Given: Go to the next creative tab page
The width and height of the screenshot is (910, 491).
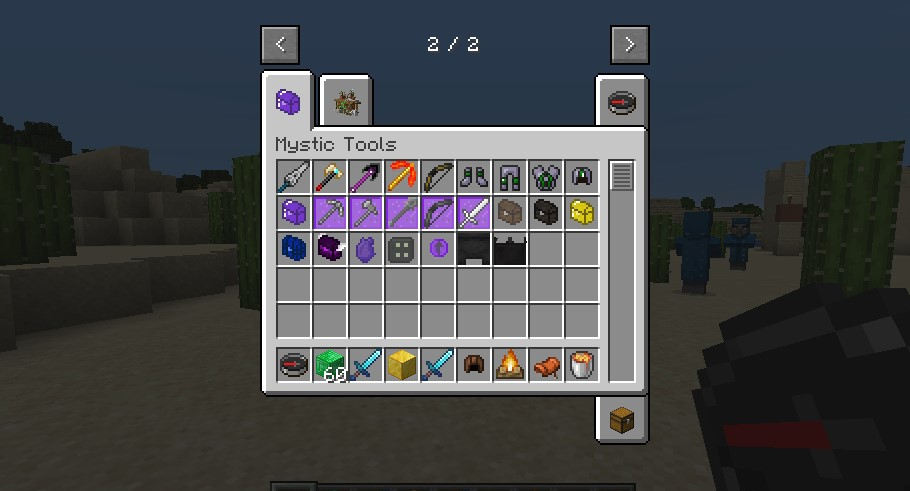Looking at the screenshot, I should coord(629,45).
